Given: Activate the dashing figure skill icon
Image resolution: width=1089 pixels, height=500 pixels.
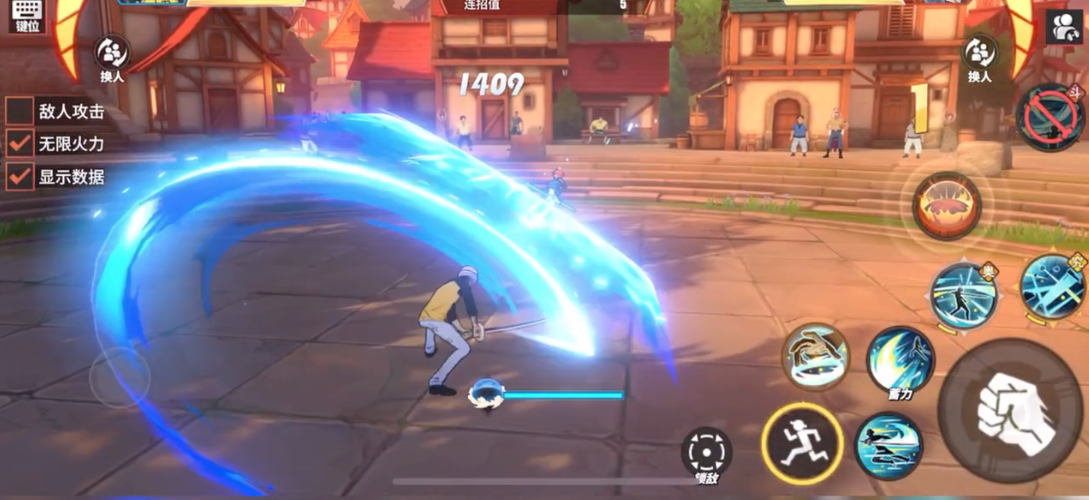Looking at the screenshot, I should tap(888, 446).
